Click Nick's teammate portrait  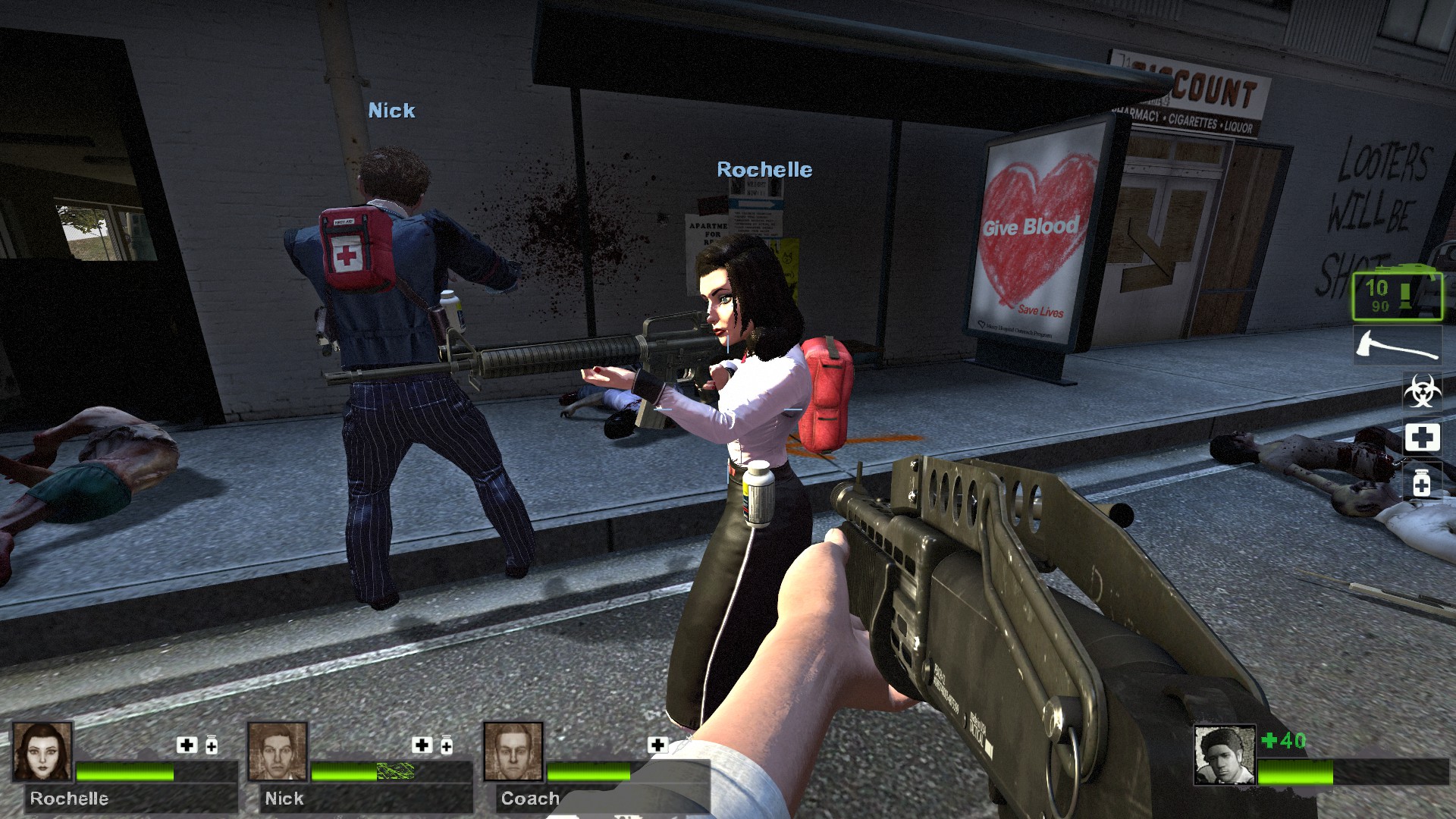(278, 752)
